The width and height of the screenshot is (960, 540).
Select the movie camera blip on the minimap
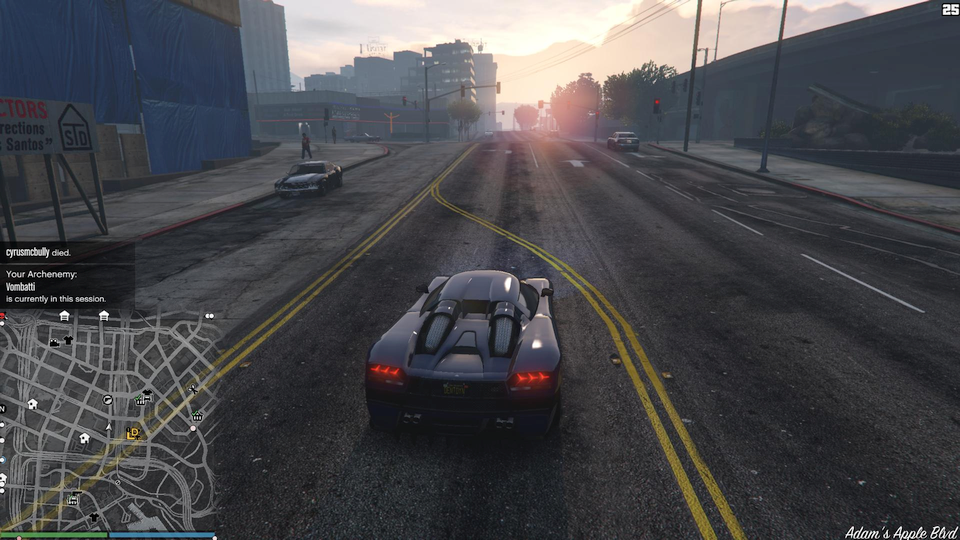coord(54,342)
